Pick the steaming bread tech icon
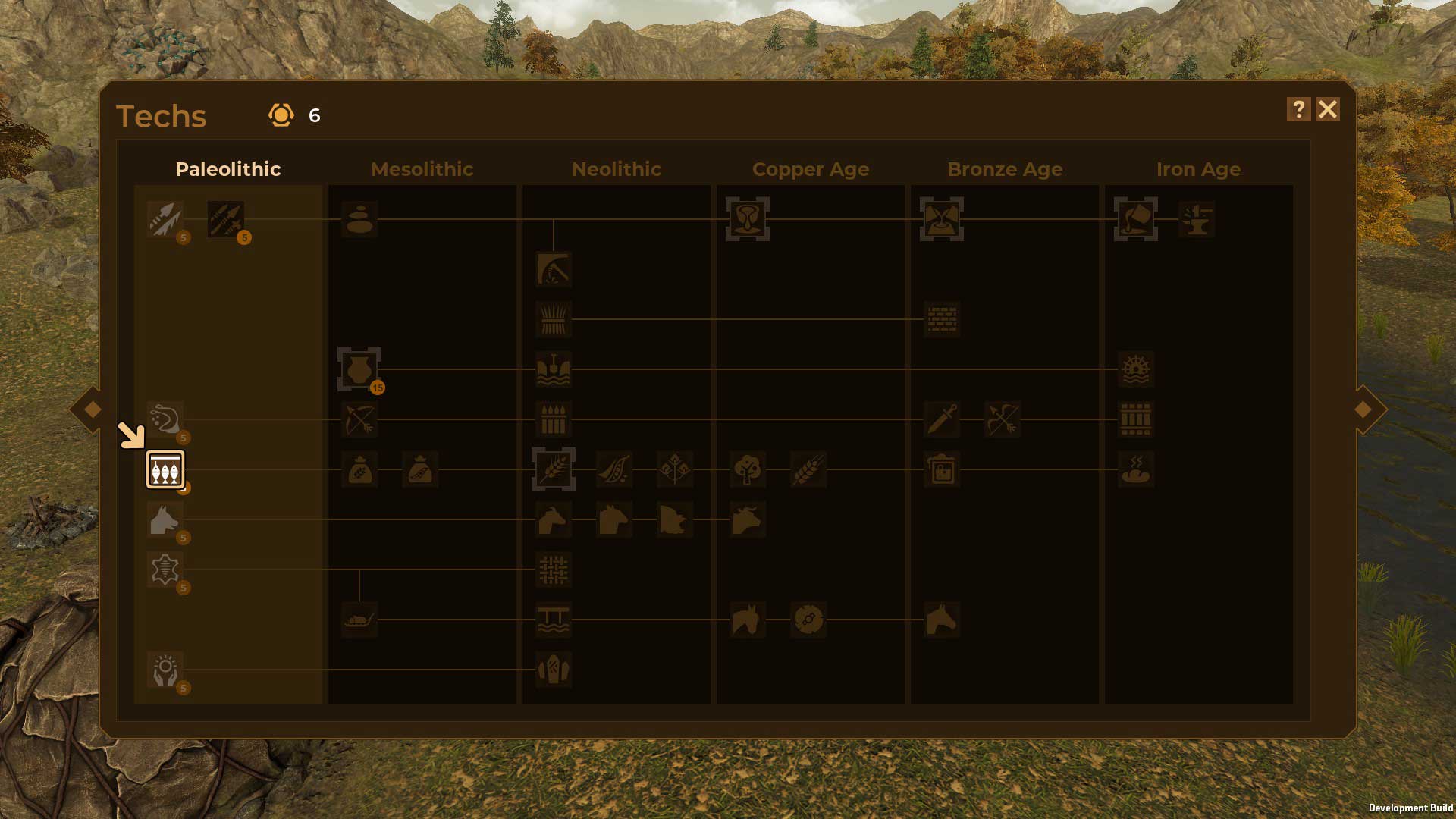 [x=1135, y=469]
